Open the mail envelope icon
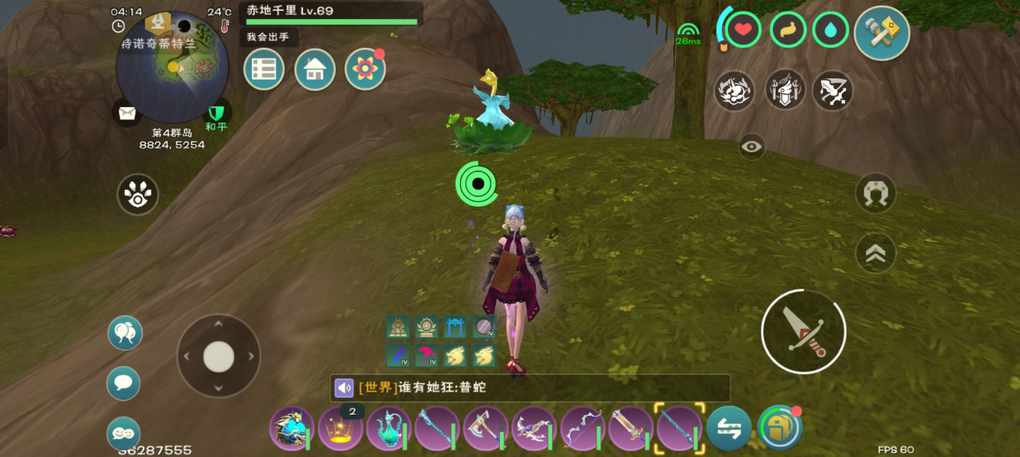The width and height of the screenshot is (1020, 457). (127, 113)
